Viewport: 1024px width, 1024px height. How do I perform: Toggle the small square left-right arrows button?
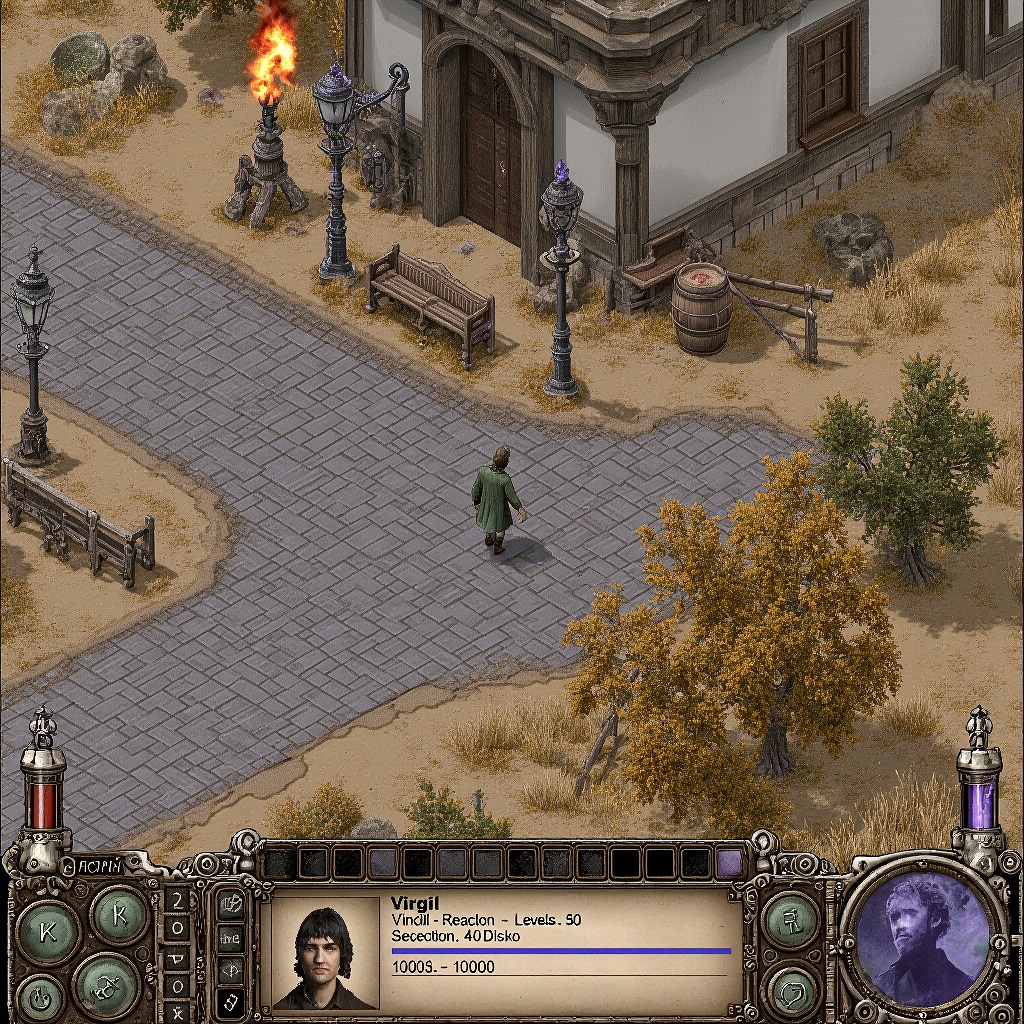(230, 968)
